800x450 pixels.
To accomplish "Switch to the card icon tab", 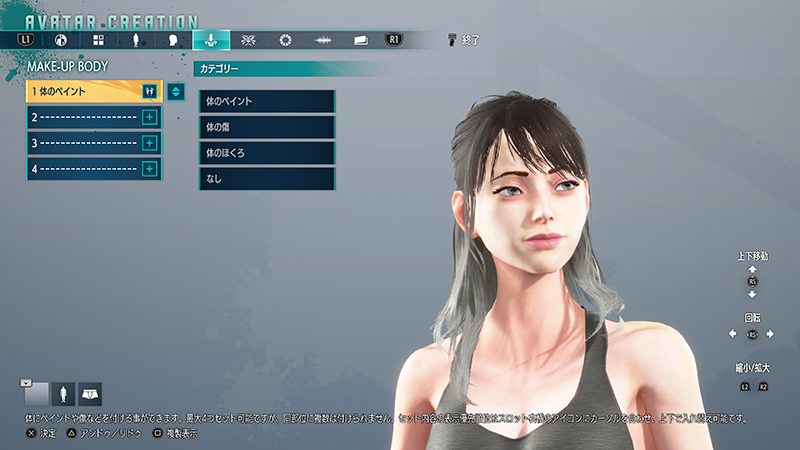I will coord(361,40).
